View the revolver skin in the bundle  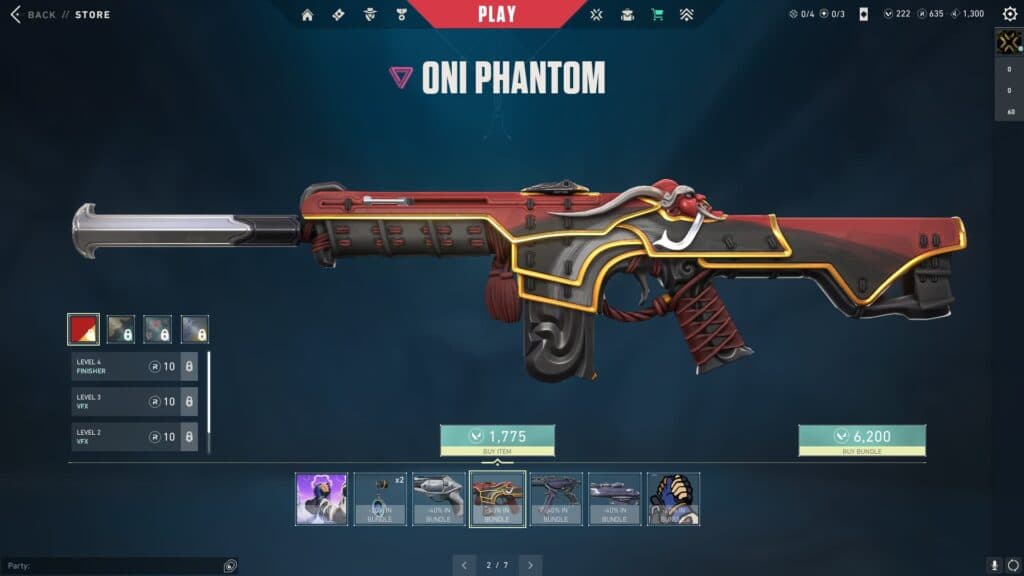[439, 499]
